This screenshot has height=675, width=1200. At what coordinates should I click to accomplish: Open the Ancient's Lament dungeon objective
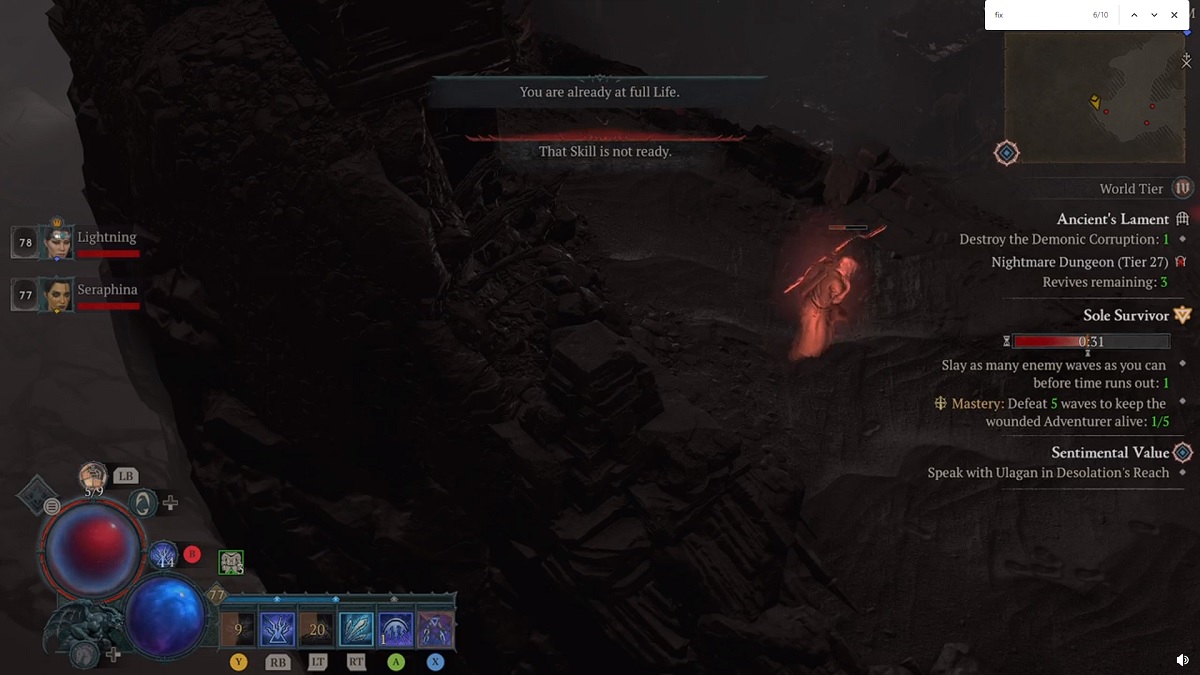point(1112,219)
